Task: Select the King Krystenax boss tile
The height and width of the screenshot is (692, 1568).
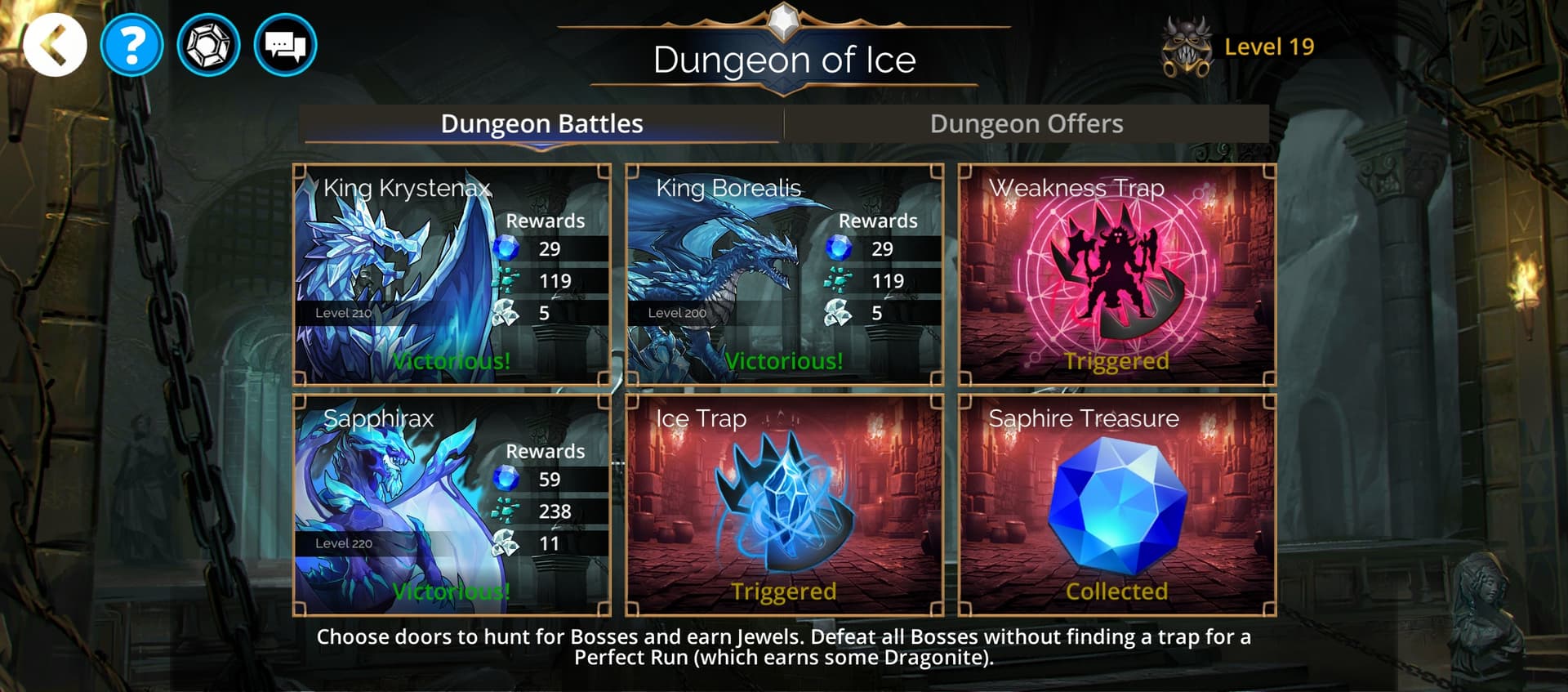Action: coord(452,275)
